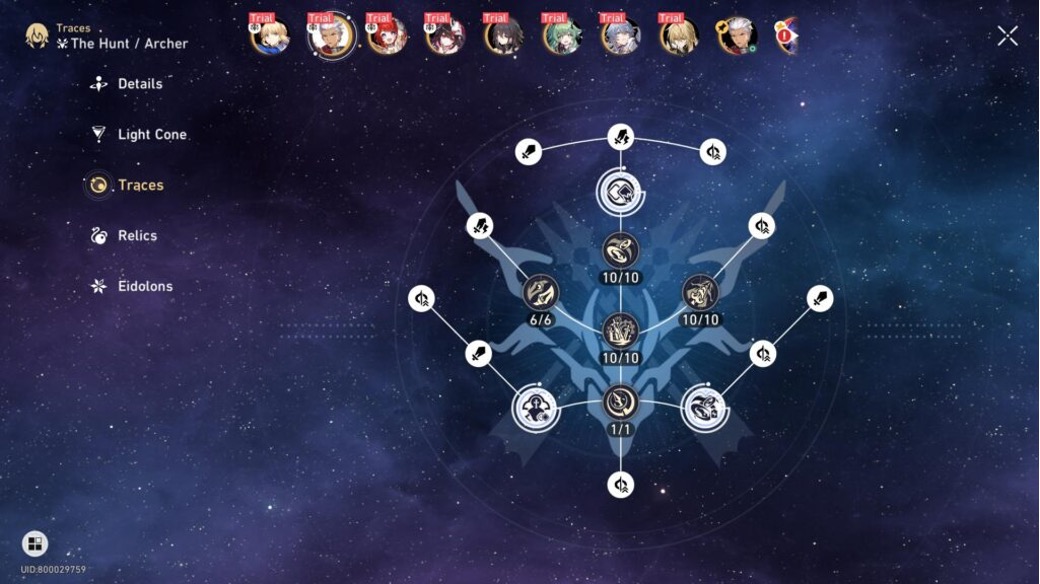
Task: Open the Details menu entry
Action: pyautogui.click(x=140, y=84)
